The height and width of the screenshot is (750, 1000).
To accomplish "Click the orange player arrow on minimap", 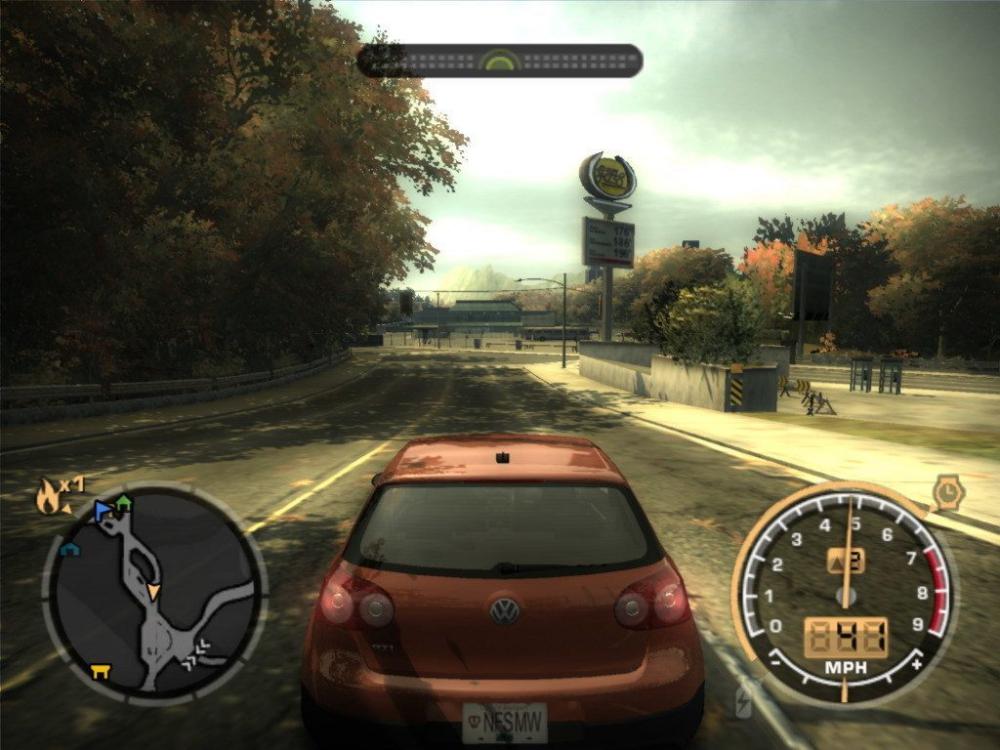I will 153,593.
